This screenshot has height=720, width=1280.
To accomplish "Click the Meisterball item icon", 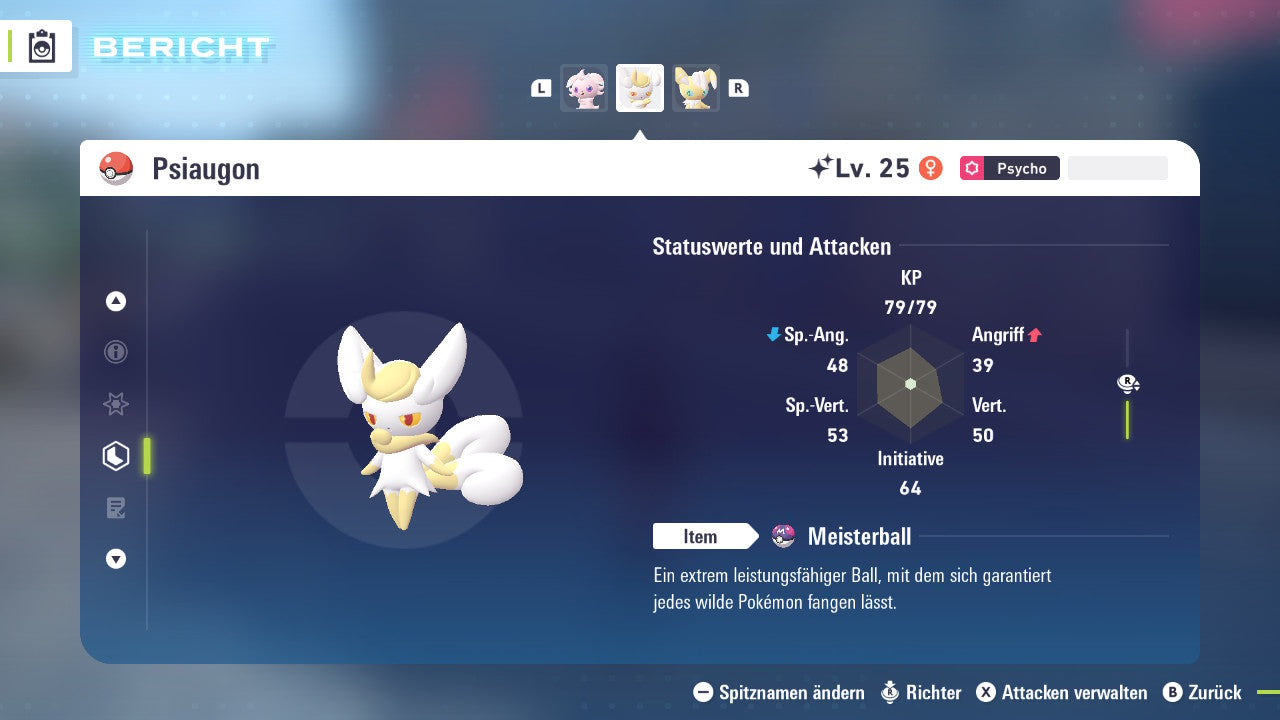I will tap(783, 536).
